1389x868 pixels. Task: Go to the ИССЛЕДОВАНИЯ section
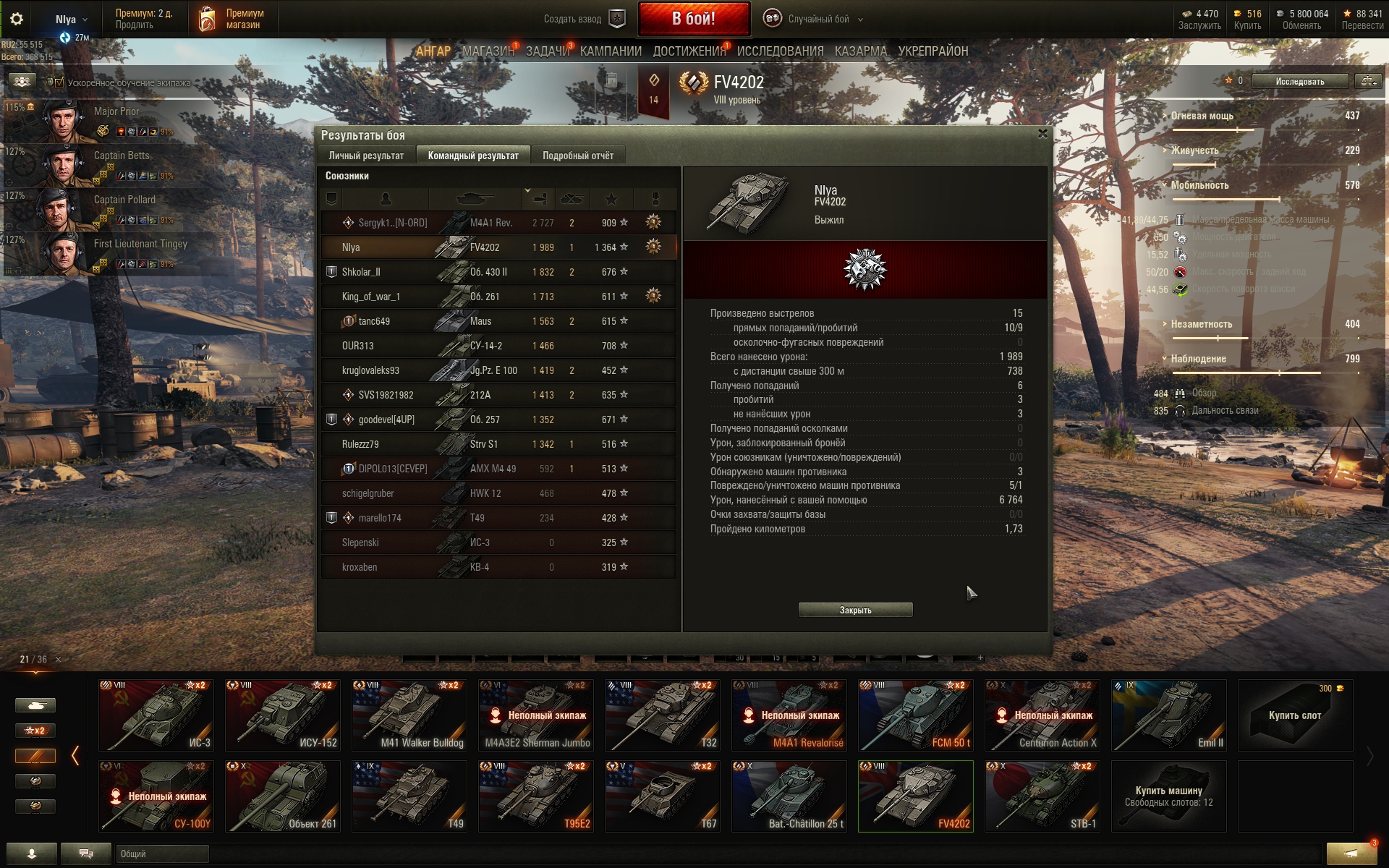click(780, 51)
